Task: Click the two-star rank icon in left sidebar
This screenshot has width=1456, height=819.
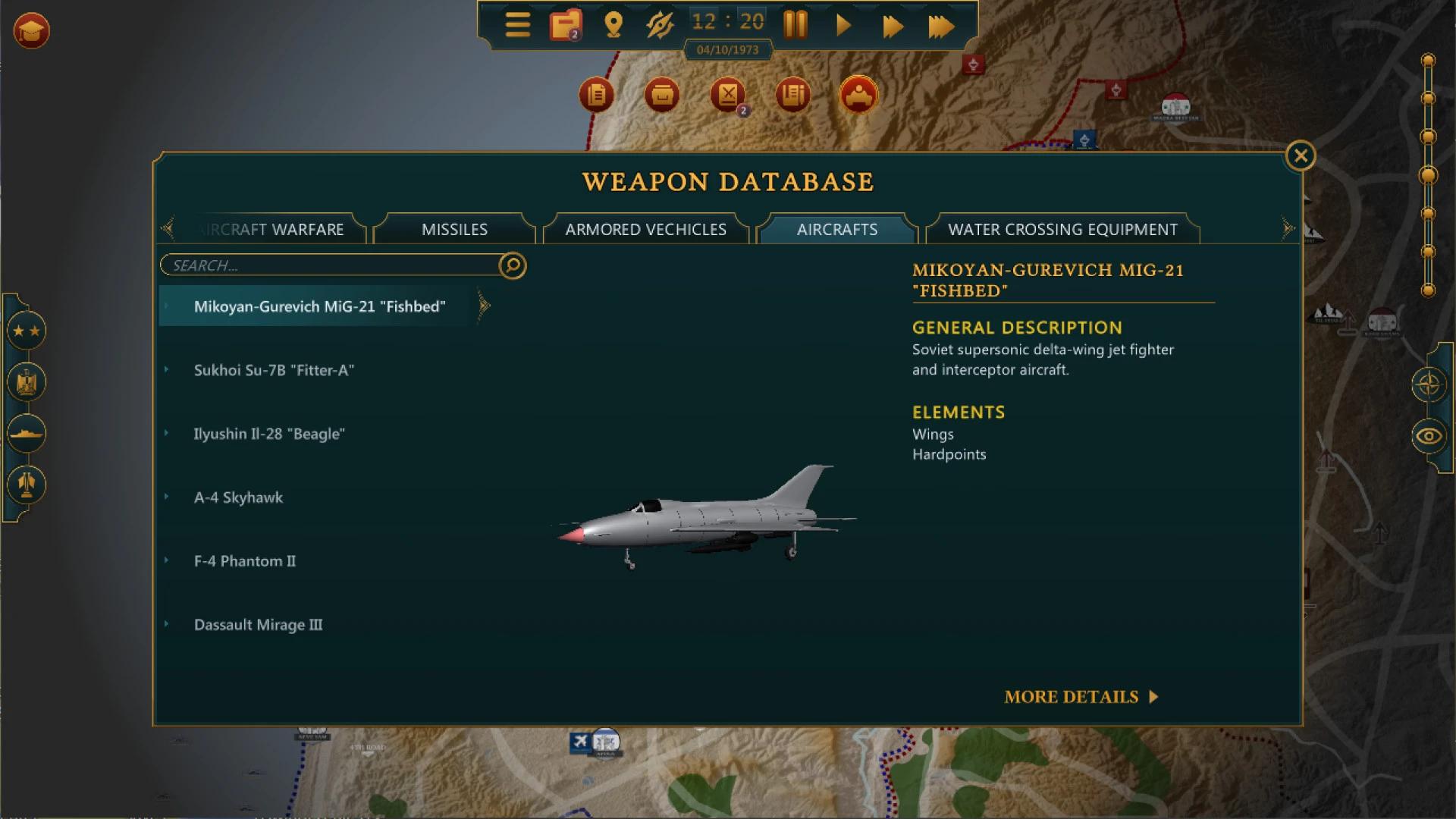Action: pyautogui.click(x=27, y=330)
